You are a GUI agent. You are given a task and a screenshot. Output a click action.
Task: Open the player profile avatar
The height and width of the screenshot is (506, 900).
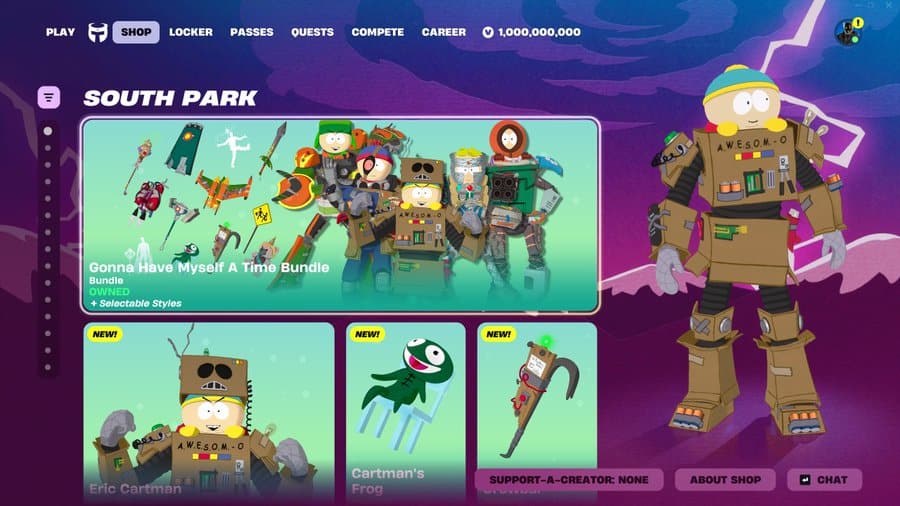tap(847, 32)
